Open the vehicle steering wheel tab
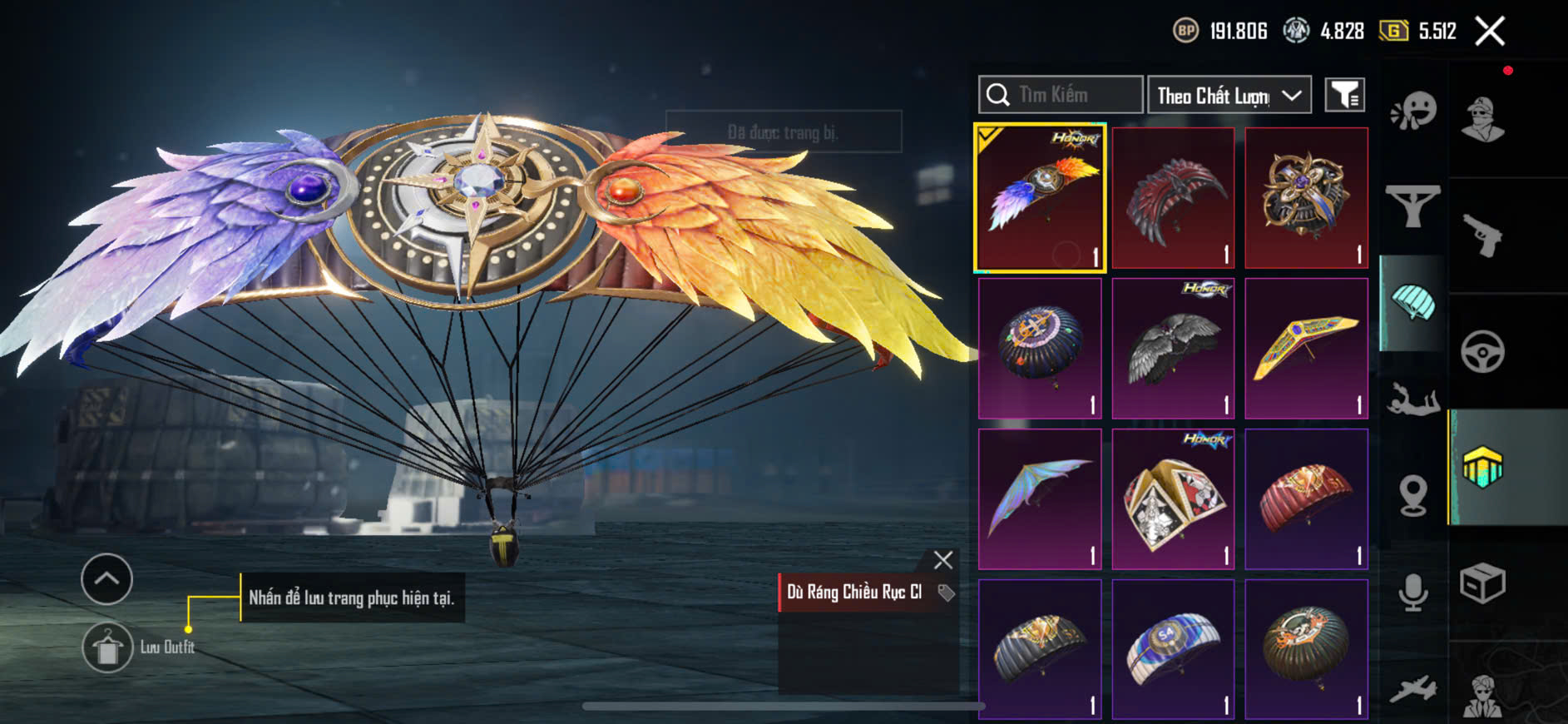The image size is (1568, 724). (x=1483, y=351)
